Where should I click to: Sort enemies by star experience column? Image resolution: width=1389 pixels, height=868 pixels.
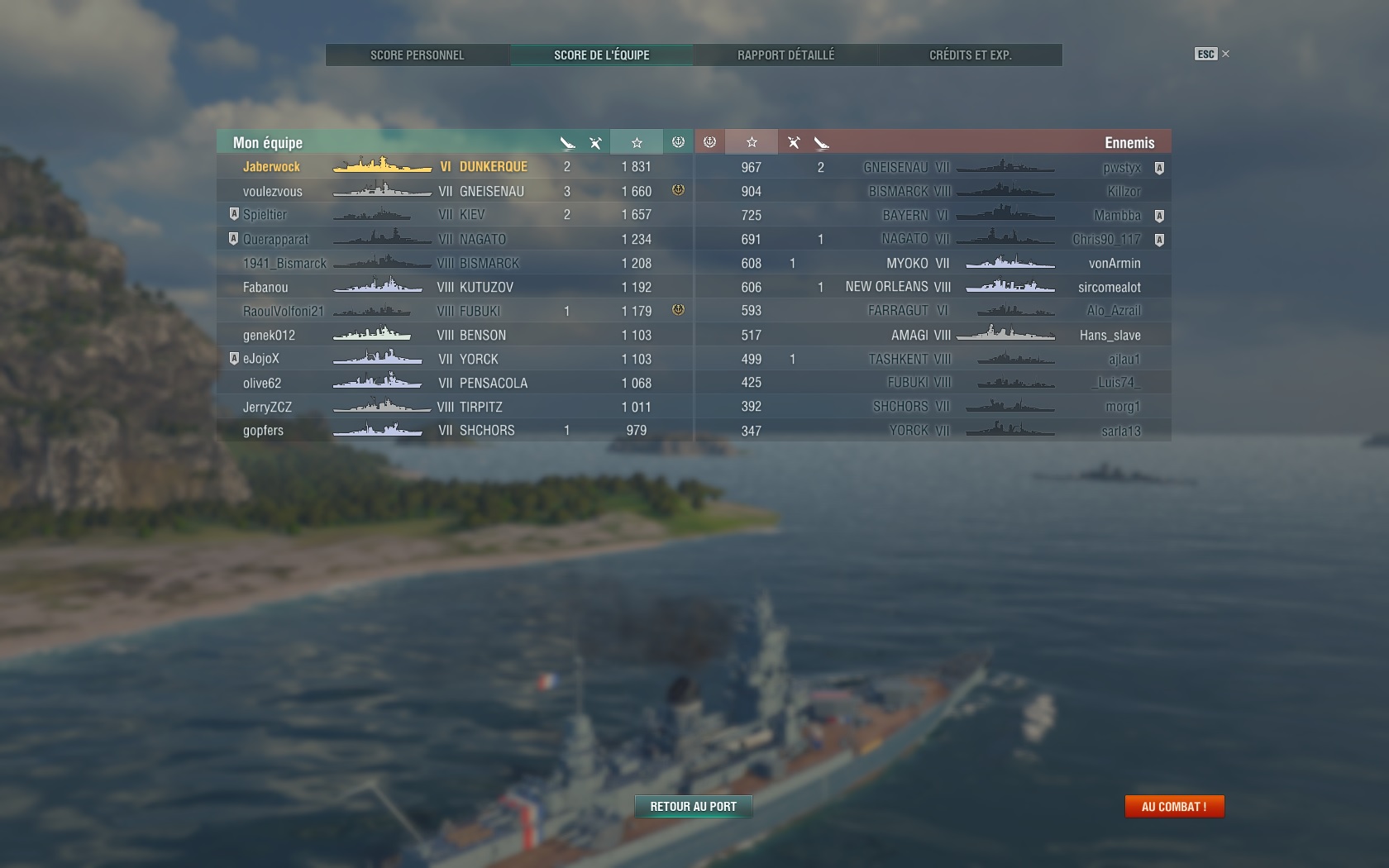click(752, 142)
